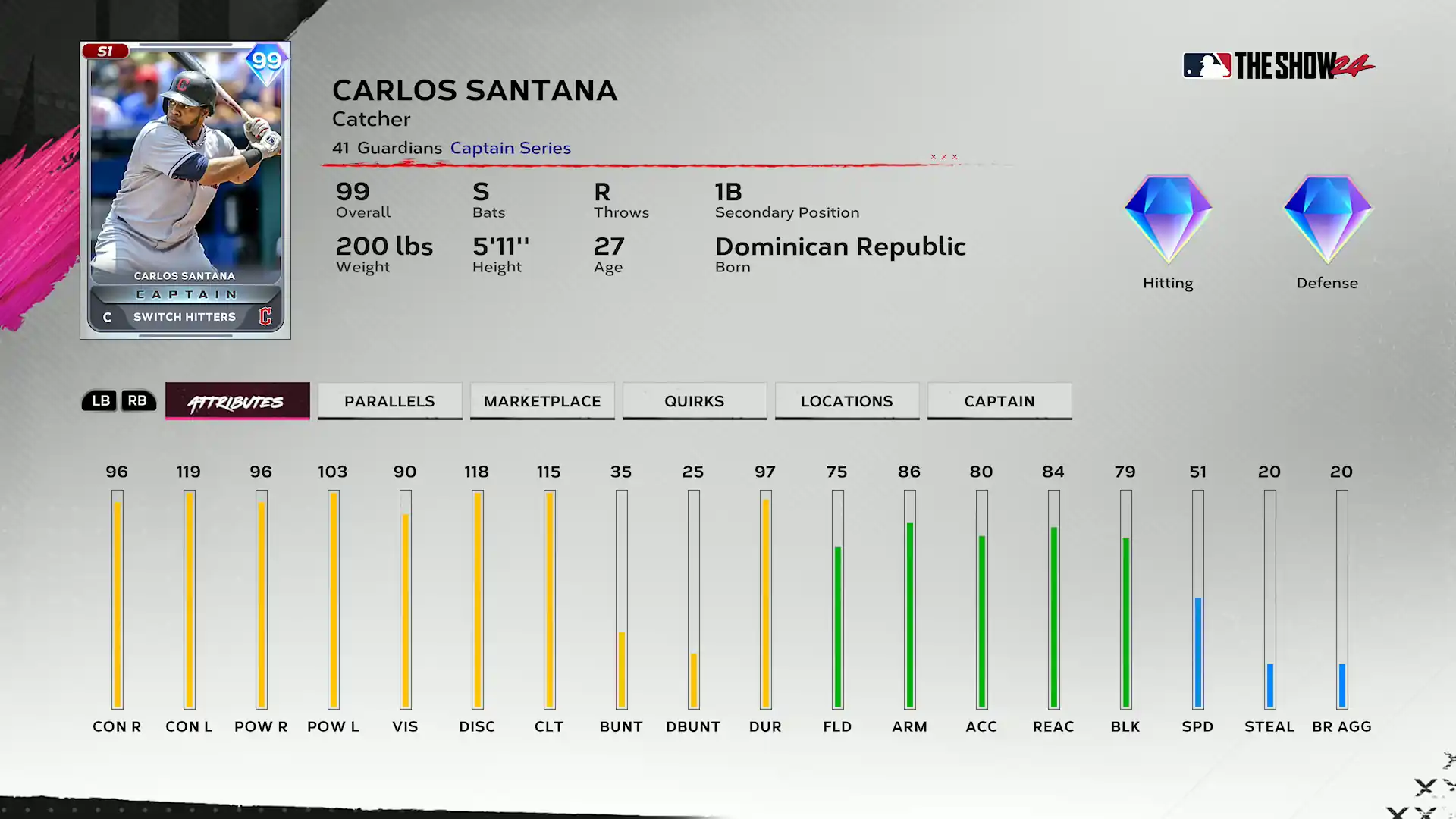This screenshot has height=819, width=1456.
Task: Click the Captain Series link
Action: (x=510, y=148)
